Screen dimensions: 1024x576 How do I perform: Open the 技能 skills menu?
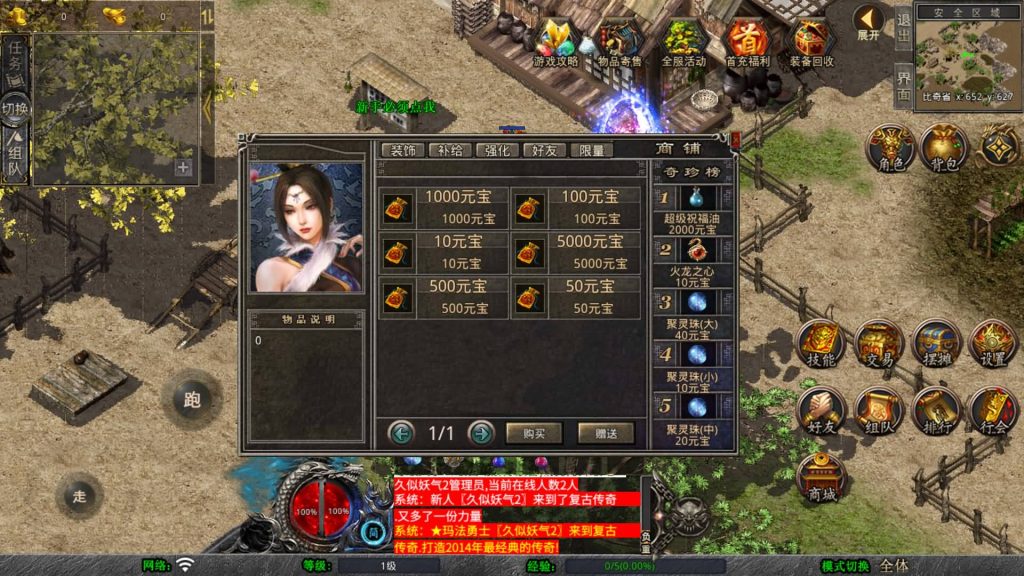click(821, 344)
